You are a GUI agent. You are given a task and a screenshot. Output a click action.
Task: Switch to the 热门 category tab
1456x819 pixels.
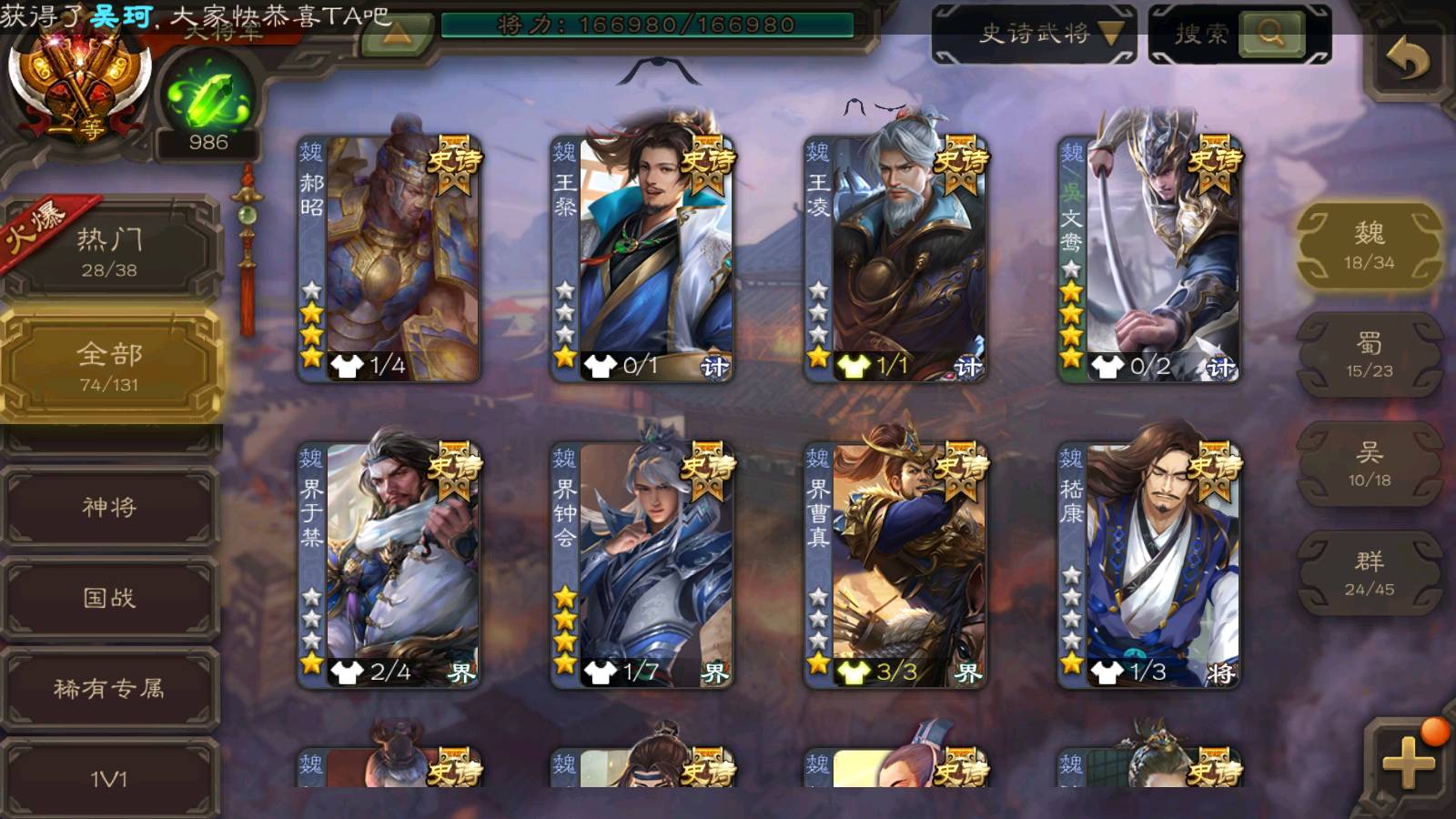pos(109,251)
